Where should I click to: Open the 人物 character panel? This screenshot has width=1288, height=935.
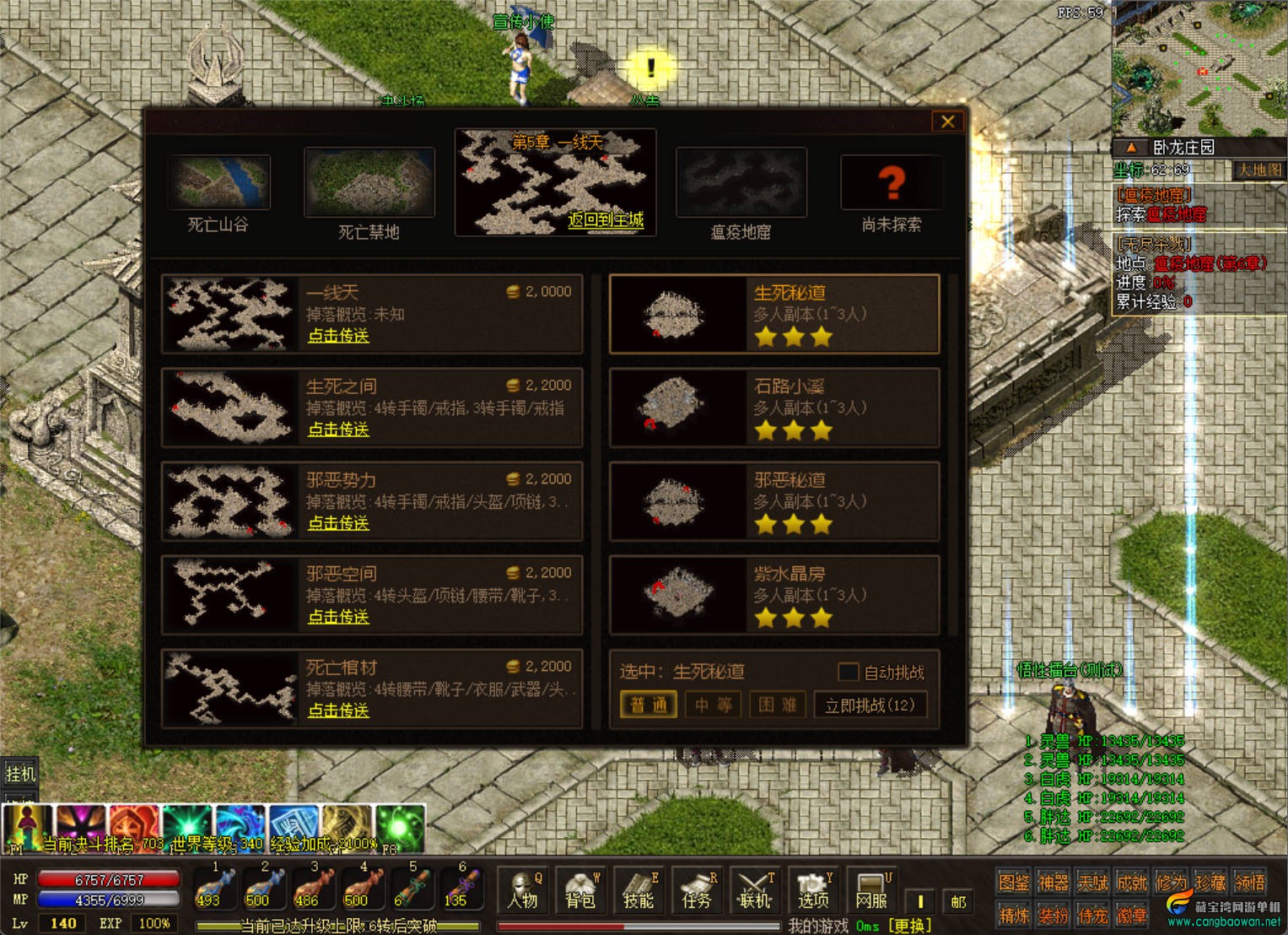pos(523,891)
